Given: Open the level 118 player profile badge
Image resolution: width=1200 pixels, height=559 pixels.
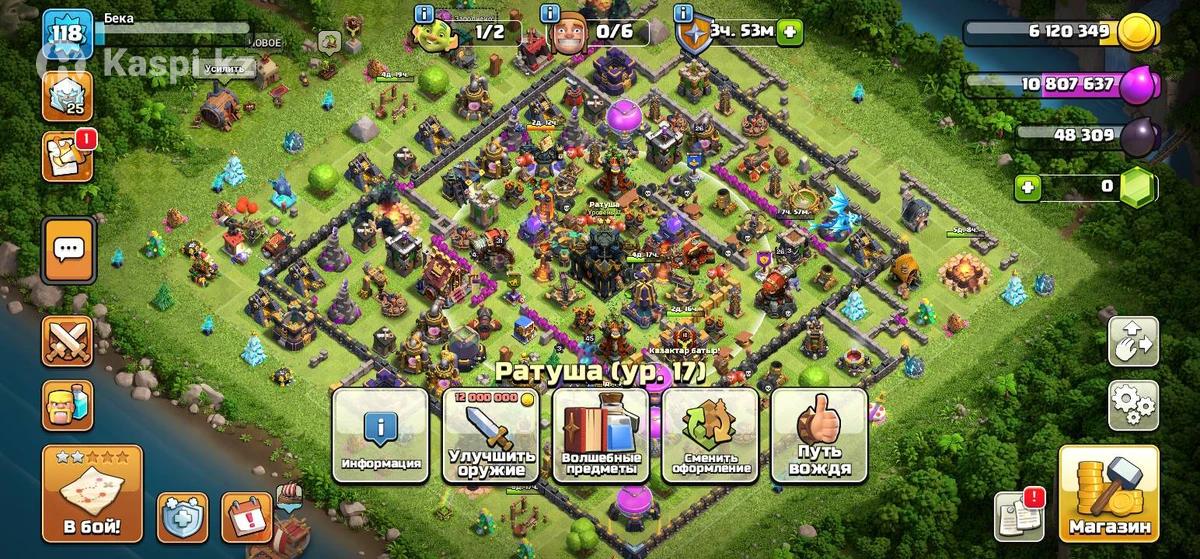Looking at the screenshot, I should tap(67, 33).
